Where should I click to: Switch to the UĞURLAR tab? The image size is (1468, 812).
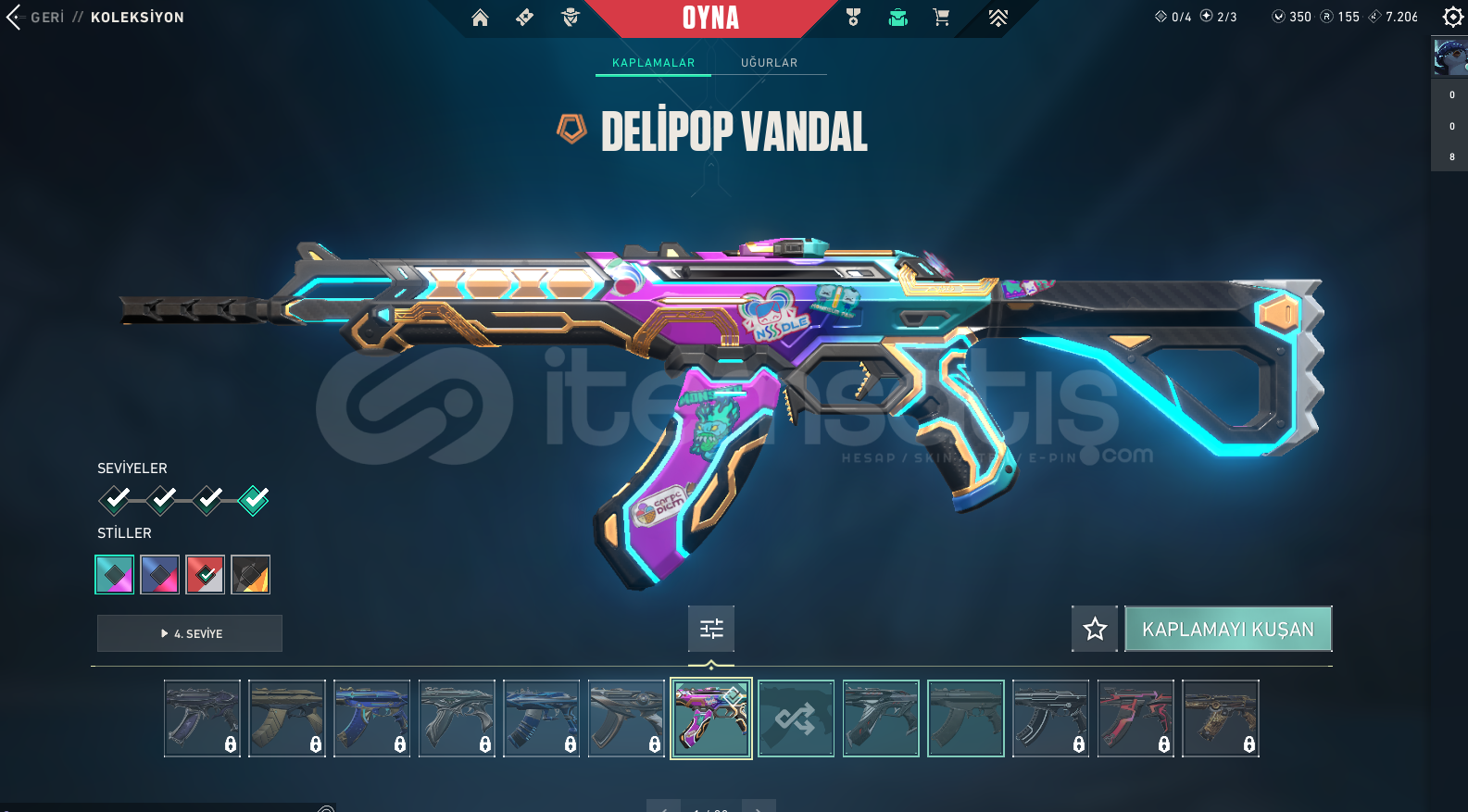769,63
